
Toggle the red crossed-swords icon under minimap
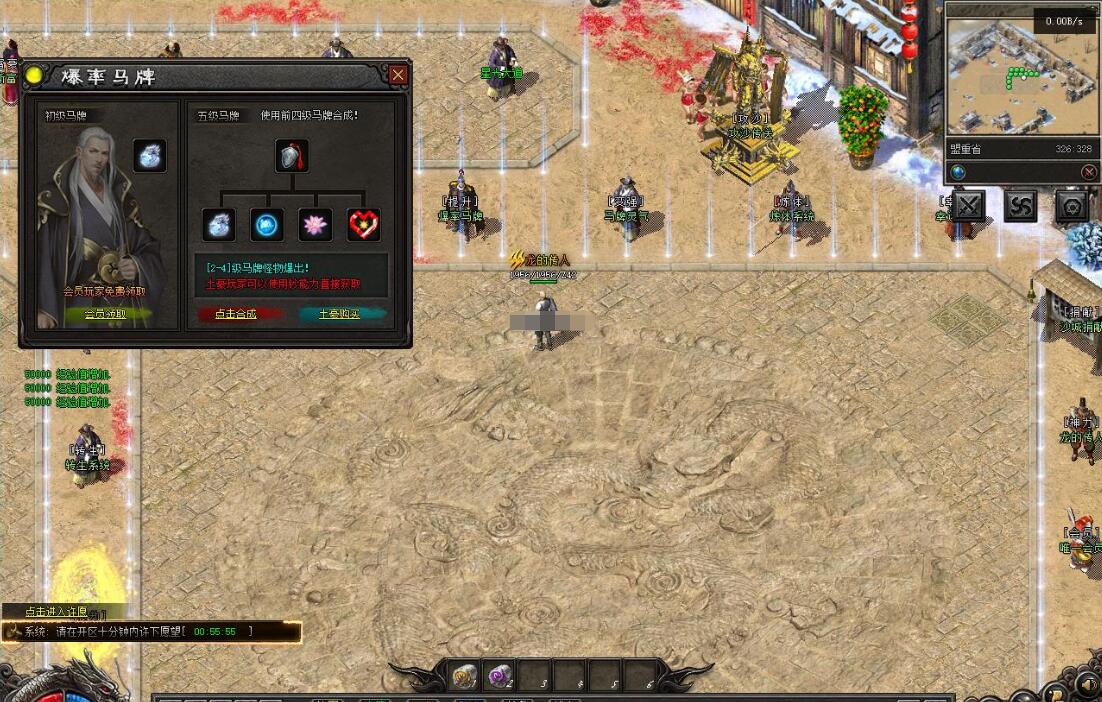[x=1089, y=172]
